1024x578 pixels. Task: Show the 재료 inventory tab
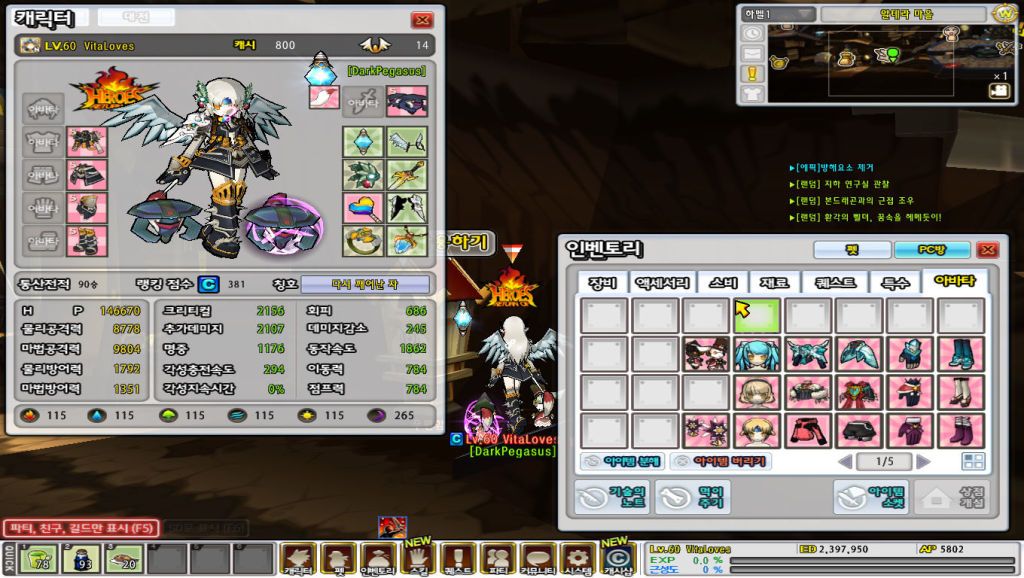tap(775, 283)
